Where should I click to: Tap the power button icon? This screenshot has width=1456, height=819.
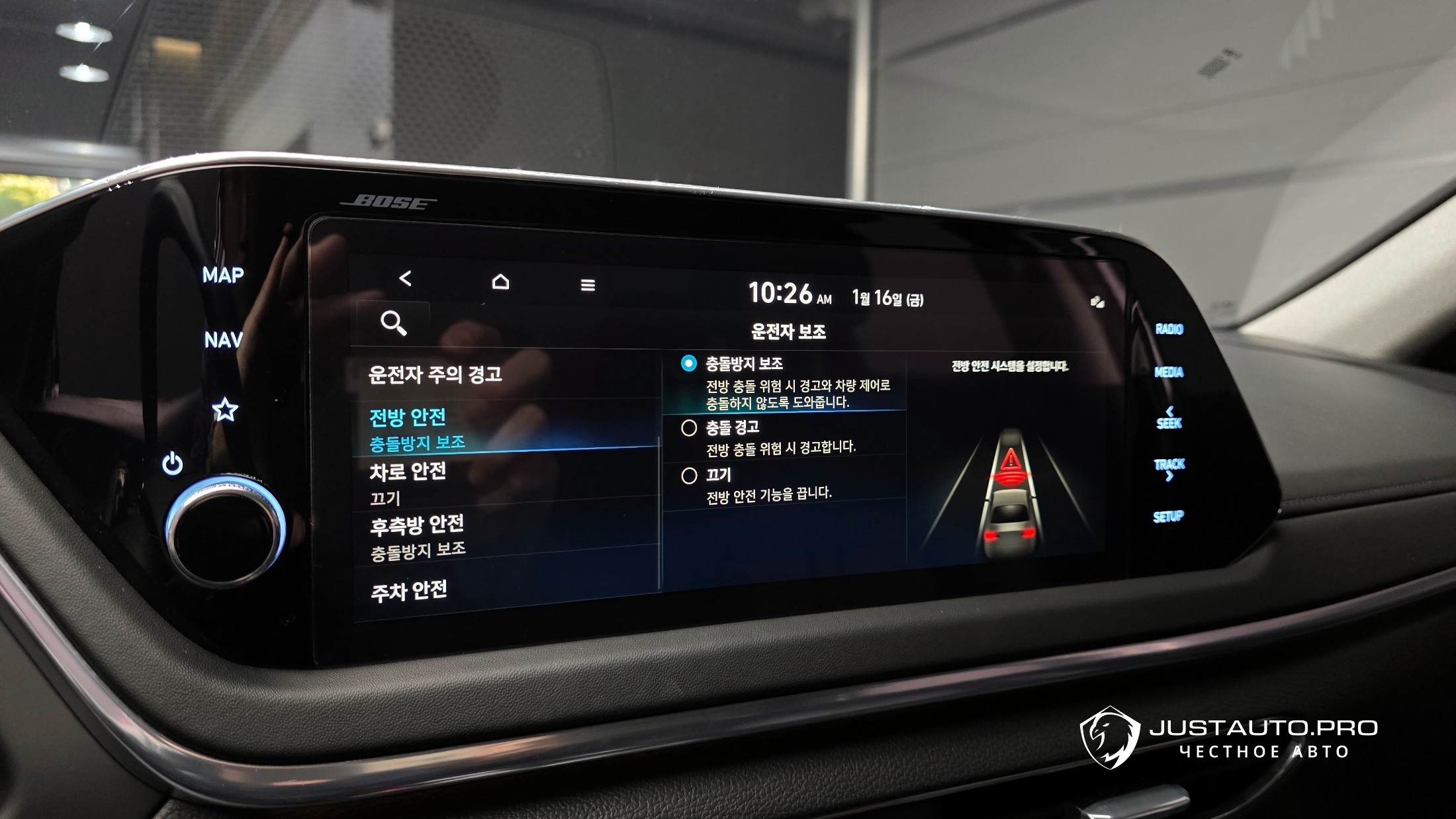point(172,464)
